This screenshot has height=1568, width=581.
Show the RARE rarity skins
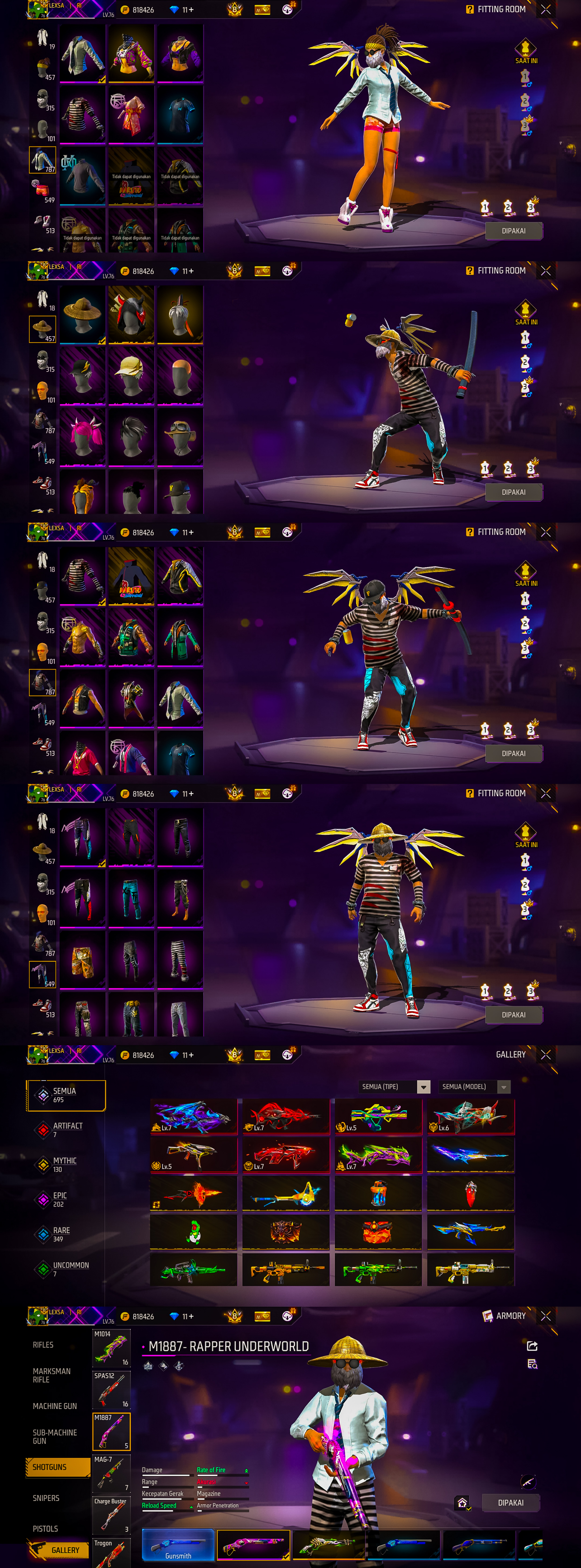tap(61, 1234)
